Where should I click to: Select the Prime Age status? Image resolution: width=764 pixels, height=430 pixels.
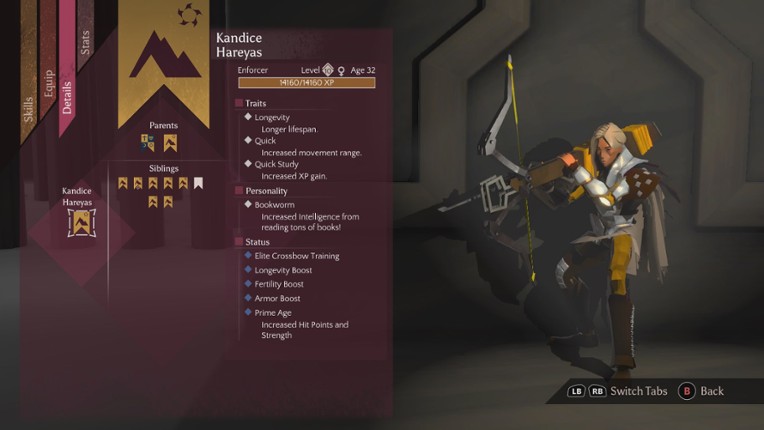[273, 312]
